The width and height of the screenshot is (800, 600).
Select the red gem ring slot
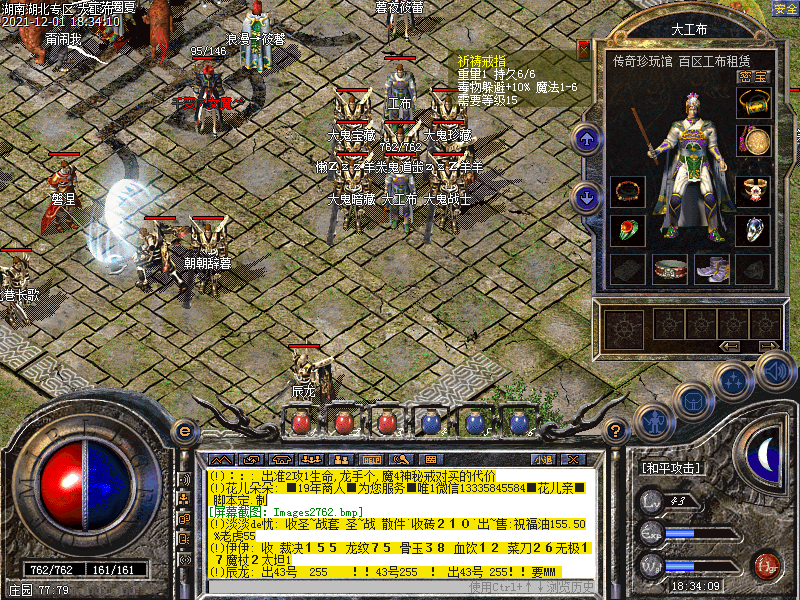pos(628,229)
